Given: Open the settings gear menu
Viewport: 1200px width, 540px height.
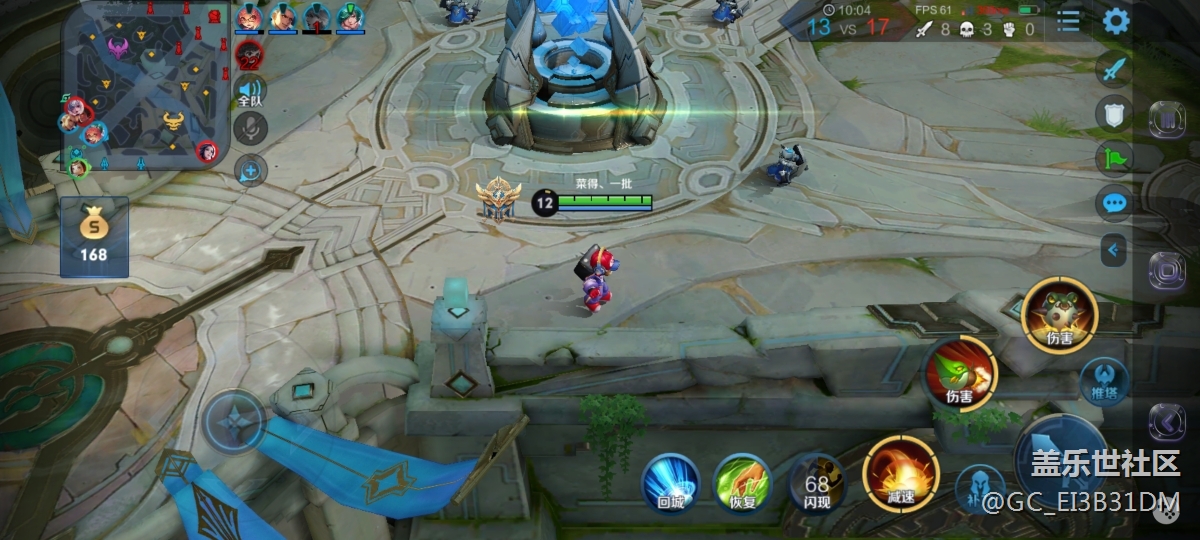Looking at the screenshot, I should tap(1115, 21).
